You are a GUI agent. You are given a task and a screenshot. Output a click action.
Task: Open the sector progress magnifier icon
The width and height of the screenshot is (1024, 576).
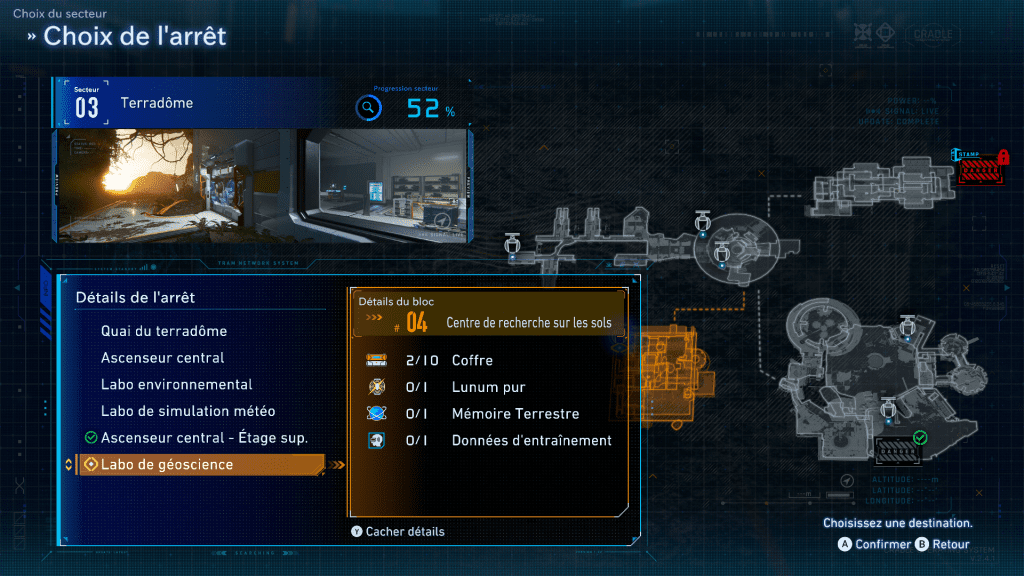tap(369, 109)
